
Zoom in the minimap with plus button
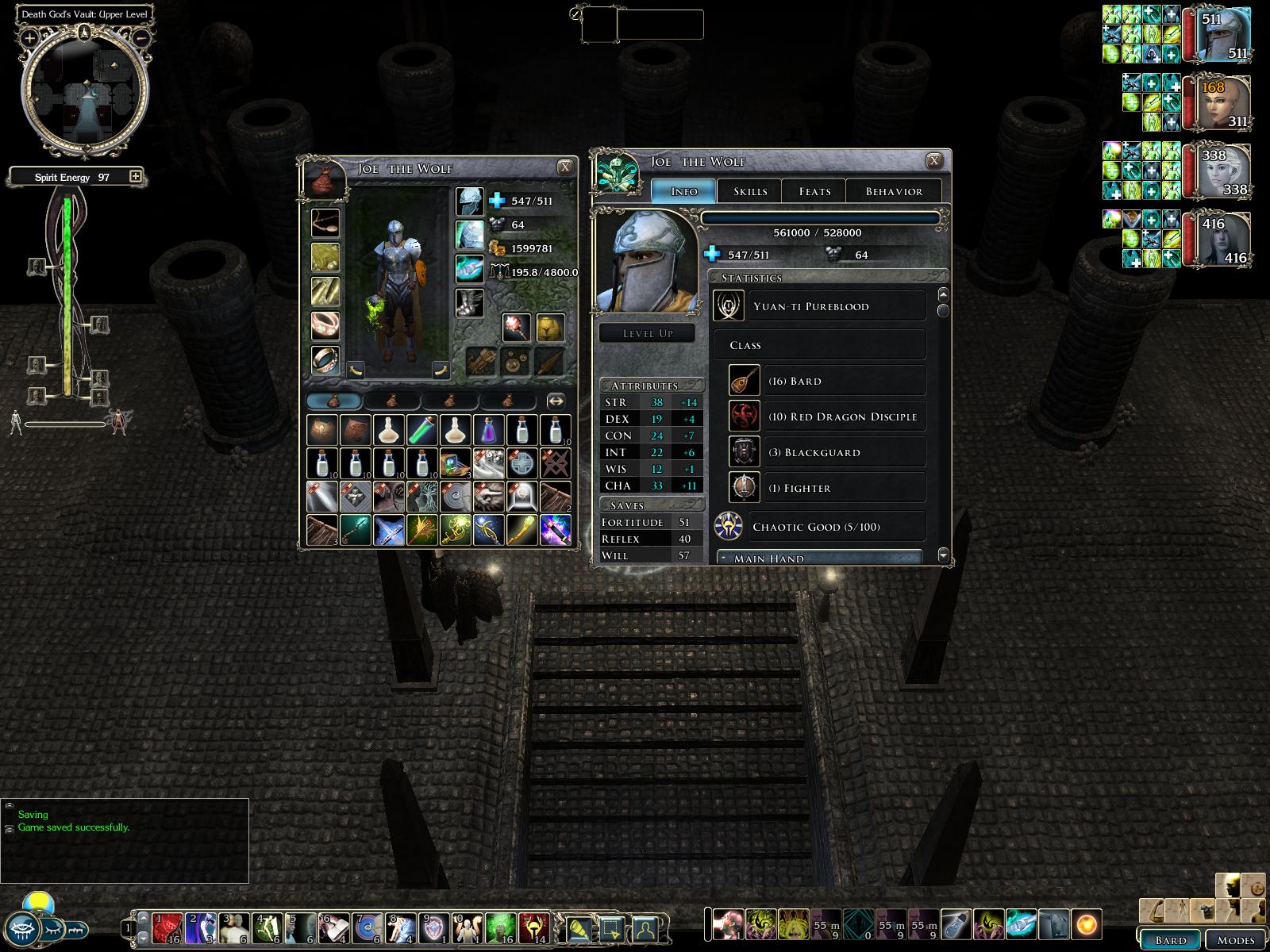(x=29, y=37)
